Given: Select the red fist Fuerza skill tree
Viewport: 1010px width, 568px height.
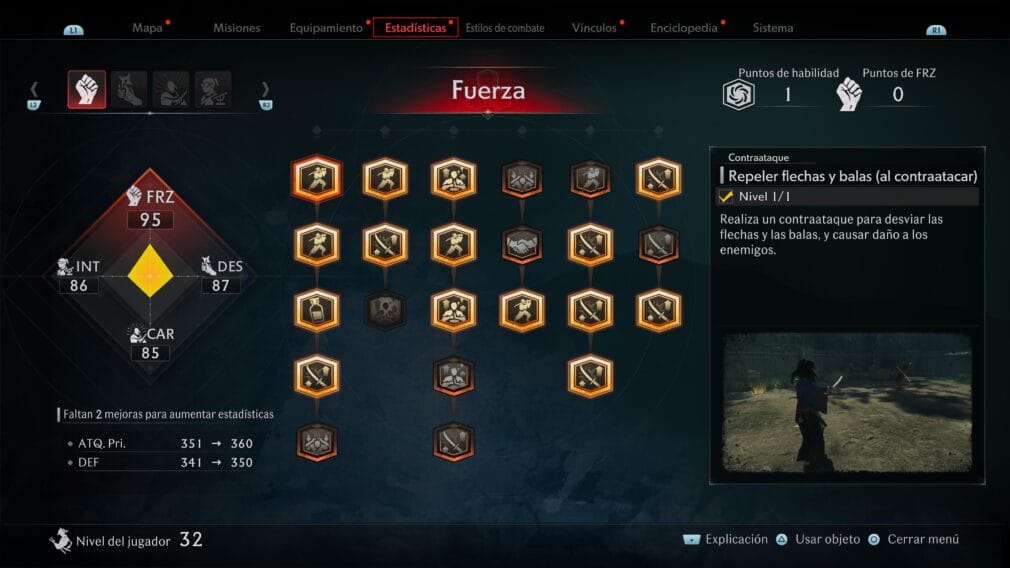Looking at the screenshot, I should [x=87, y=89].
